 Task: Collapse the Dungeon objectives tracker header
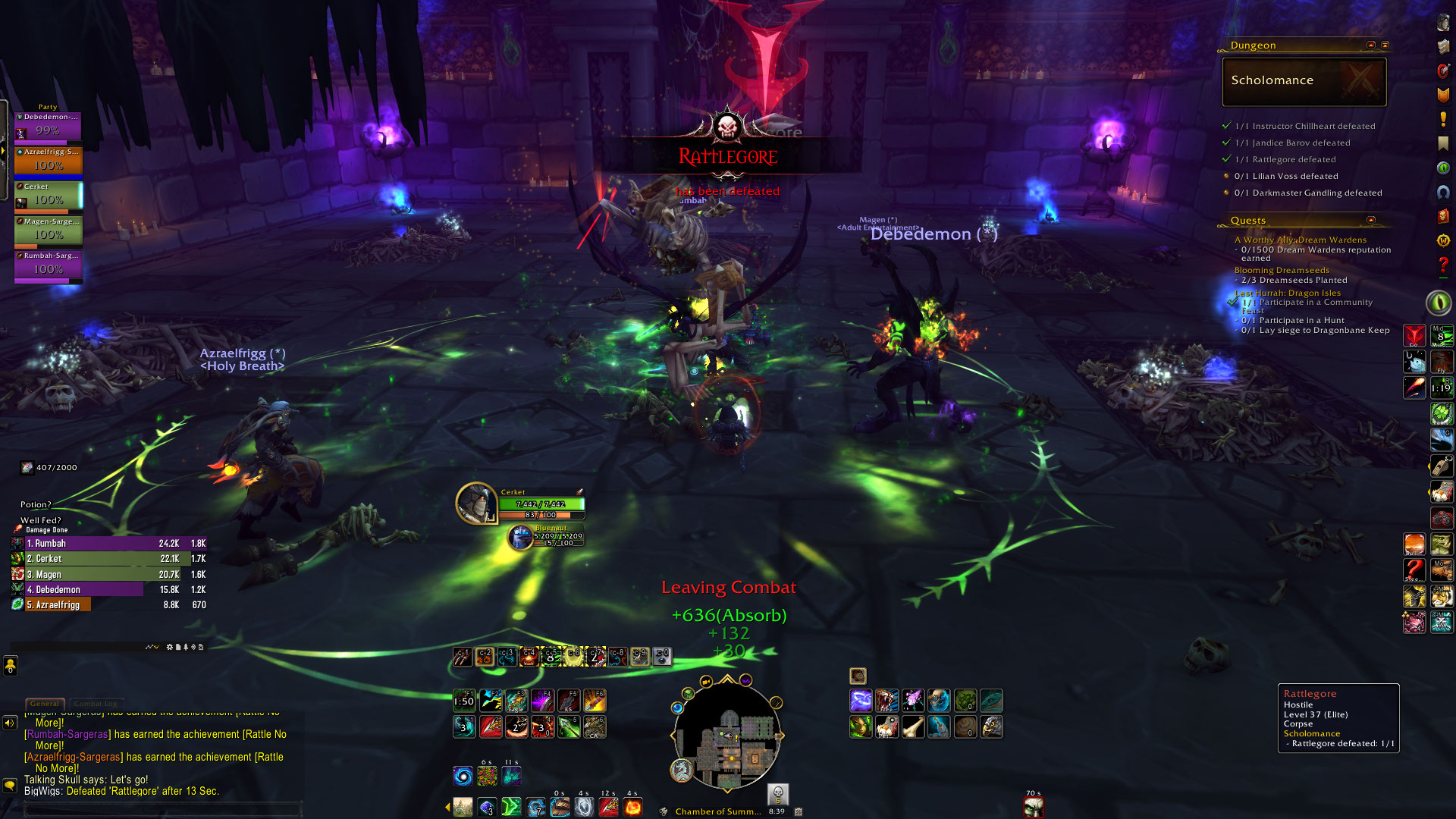coord(1370,45)
